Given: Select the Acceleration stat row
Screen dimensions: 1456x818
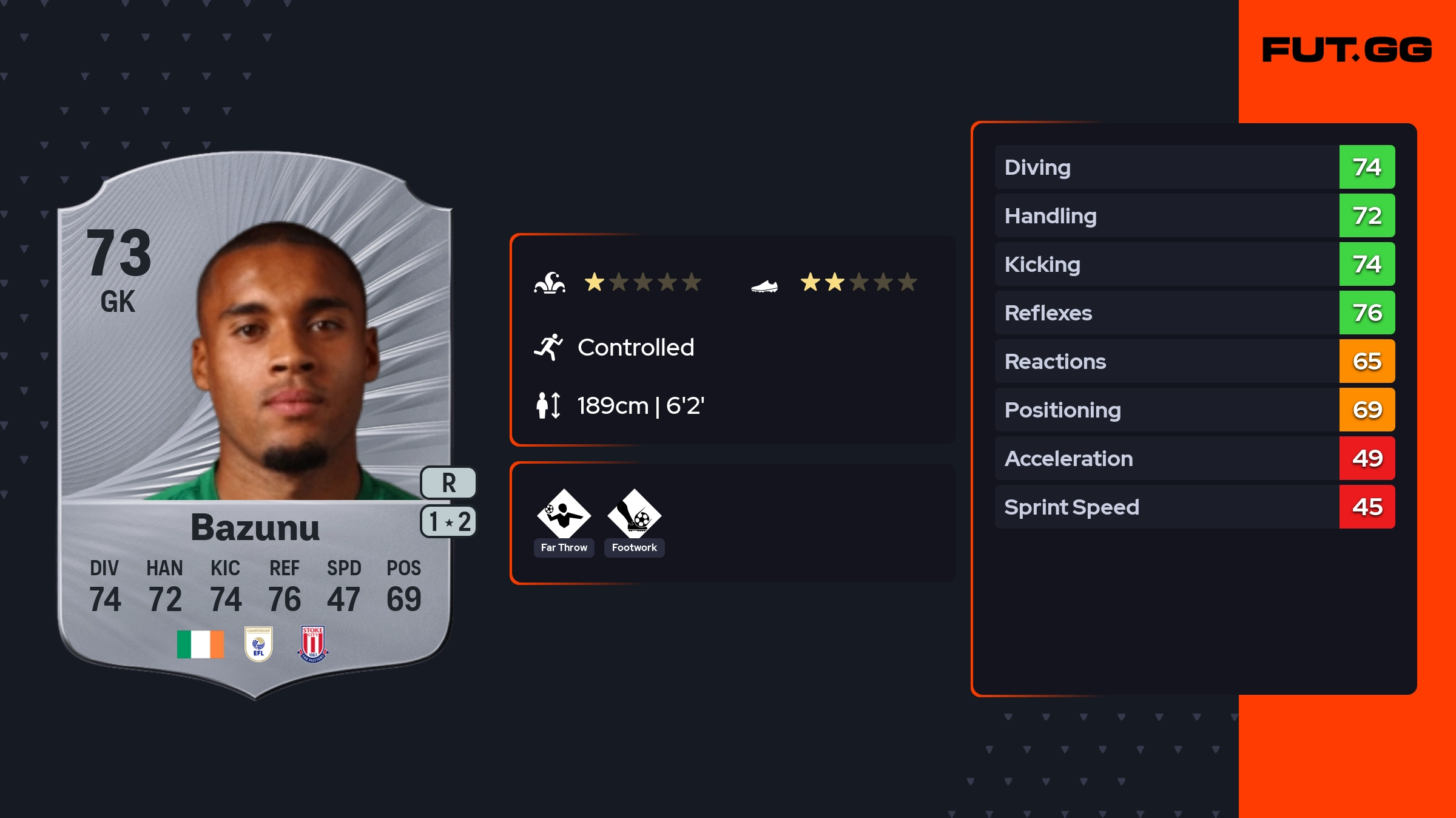Looking at the screenshot, I should point(1194,458).
